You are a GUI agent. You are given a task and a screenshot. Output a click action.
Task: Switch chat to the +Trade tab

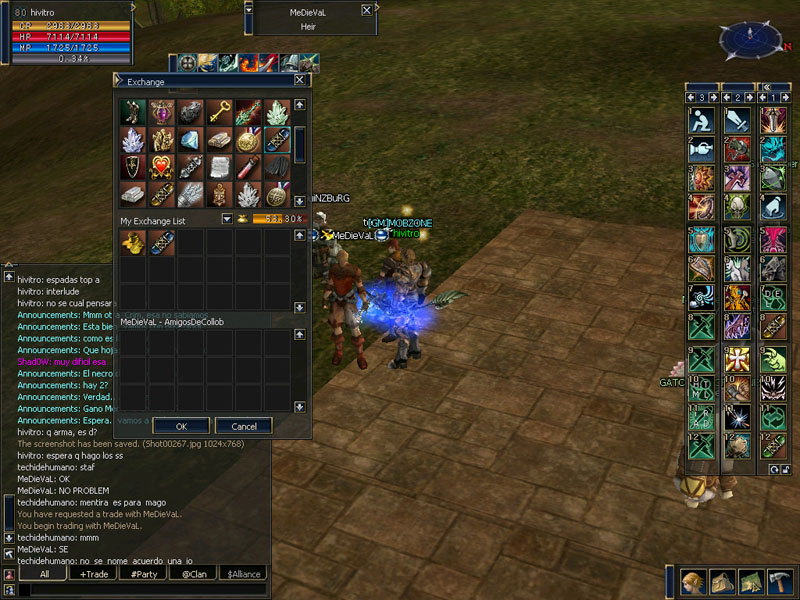point(94,574)
